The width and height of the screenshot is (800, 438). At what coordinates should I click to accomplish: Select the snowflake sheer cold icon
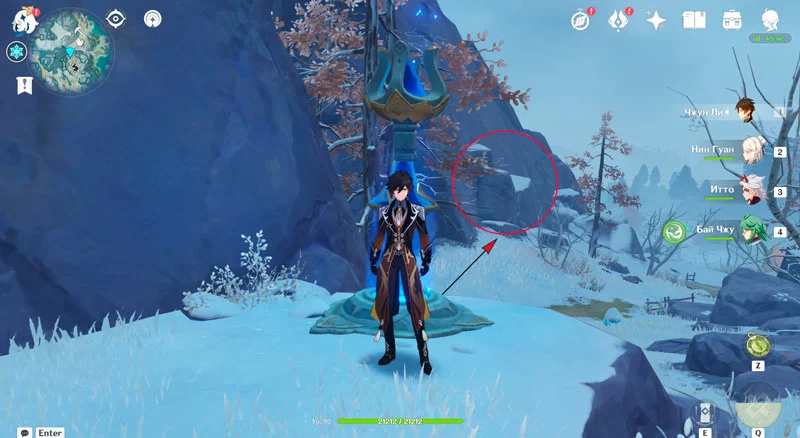point(17,52)
